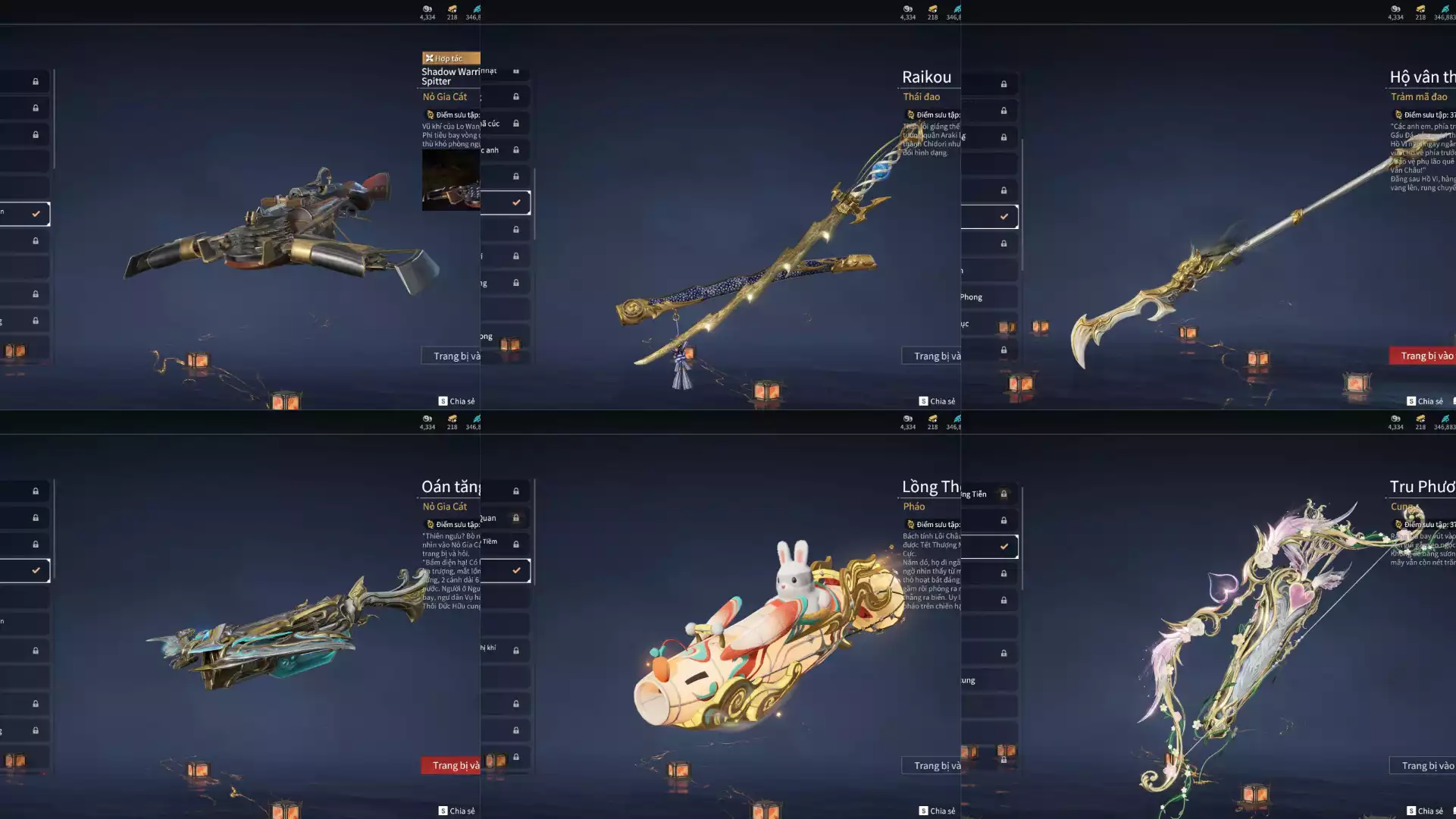The height and width of the screenshot is (819, 1456).
Task: Select the 'c anh' skin entry in the list
Action: (498, 149)
